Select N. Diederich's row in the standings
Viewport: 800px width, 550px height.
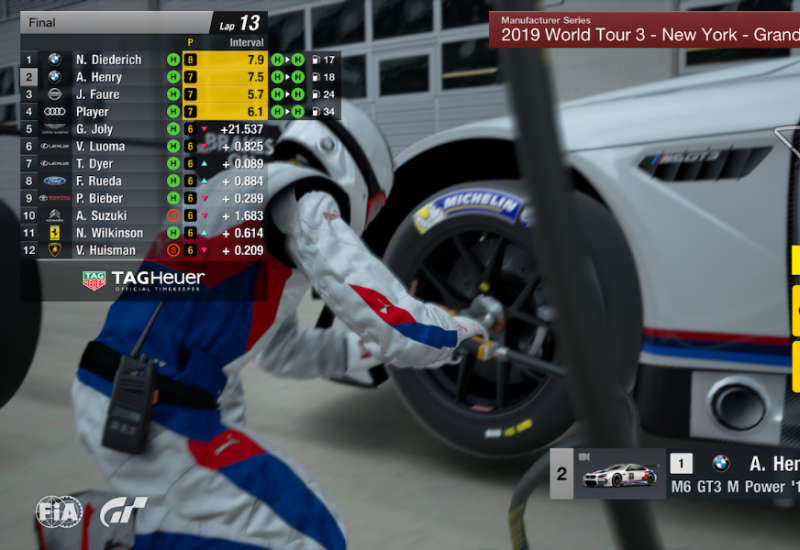click(109, 60)
